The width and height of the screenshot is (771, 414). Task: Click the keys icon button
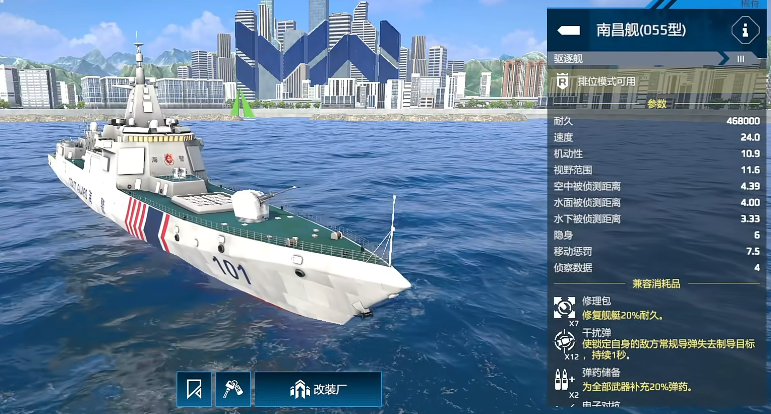pos(233,389)
